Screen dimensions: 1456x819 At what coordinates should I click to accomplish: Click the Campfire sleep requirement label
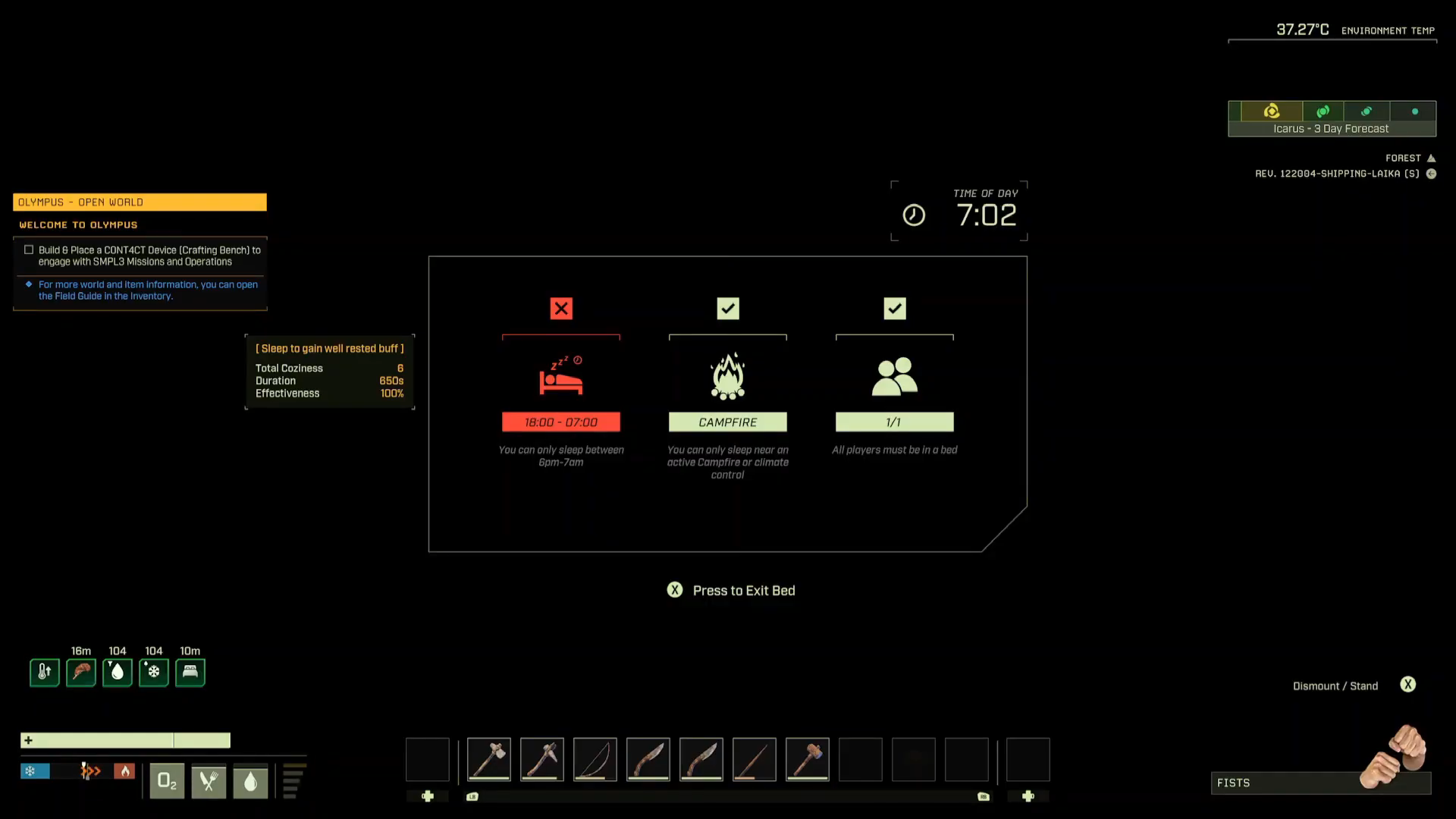[x=728, y=422]
